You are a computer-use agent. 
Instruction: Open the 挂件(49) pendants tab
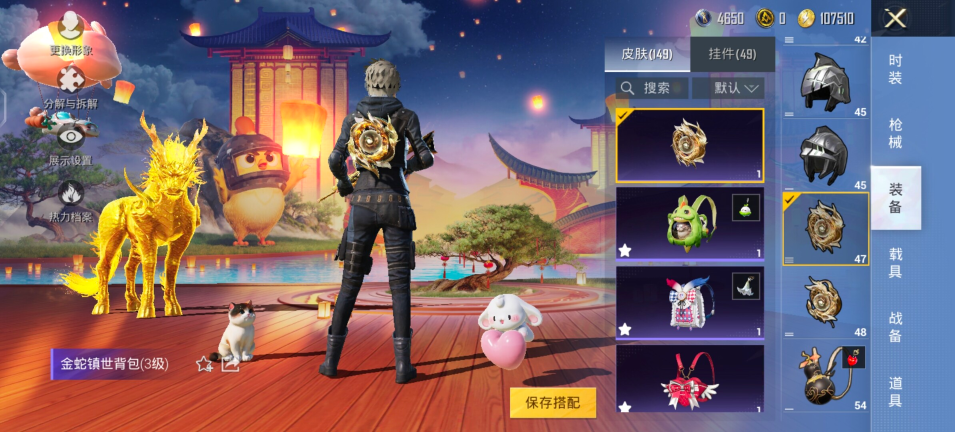click(732, 54)
